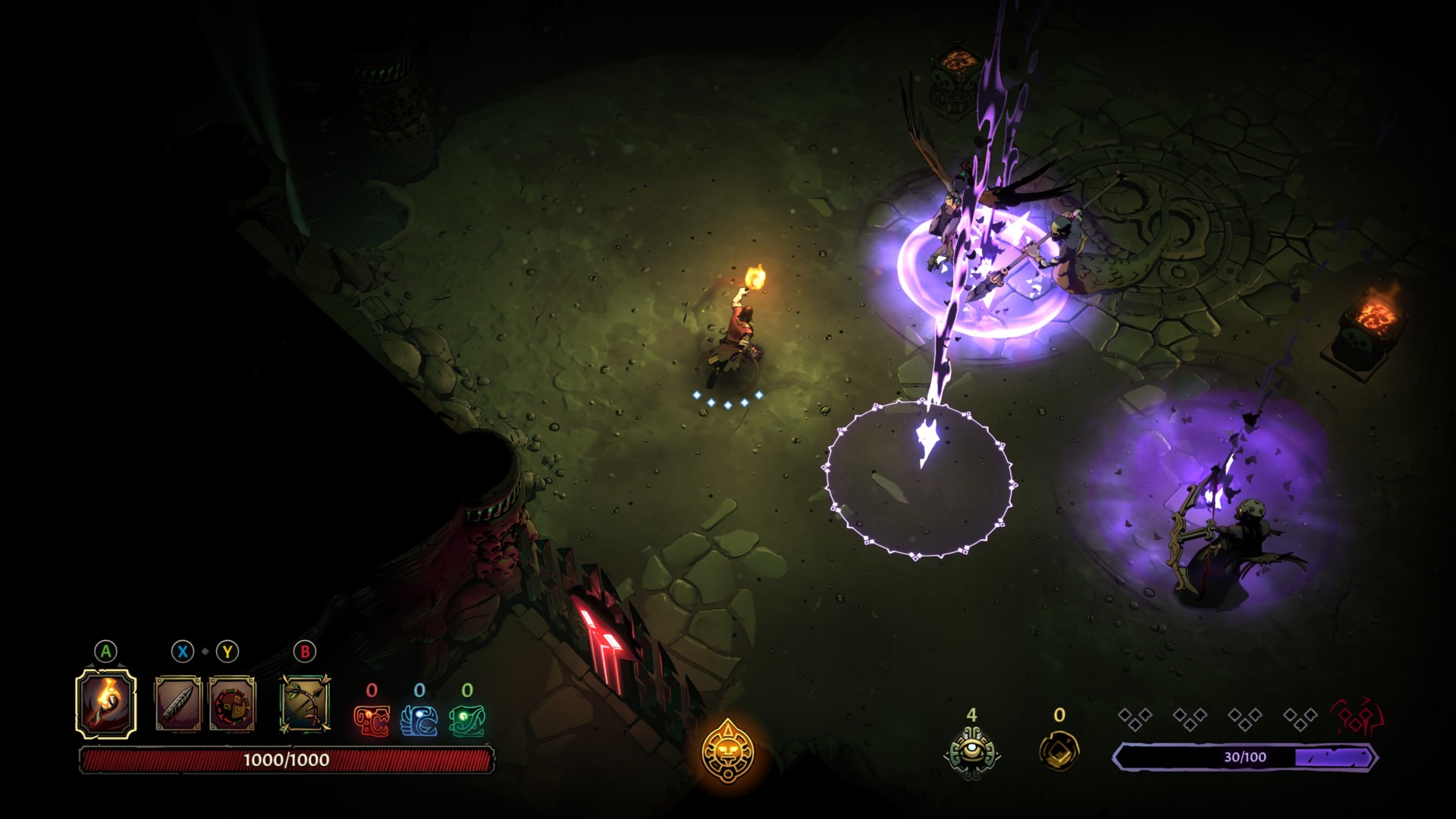Click the golden sun mask medallion

click(x=727, y=751)
